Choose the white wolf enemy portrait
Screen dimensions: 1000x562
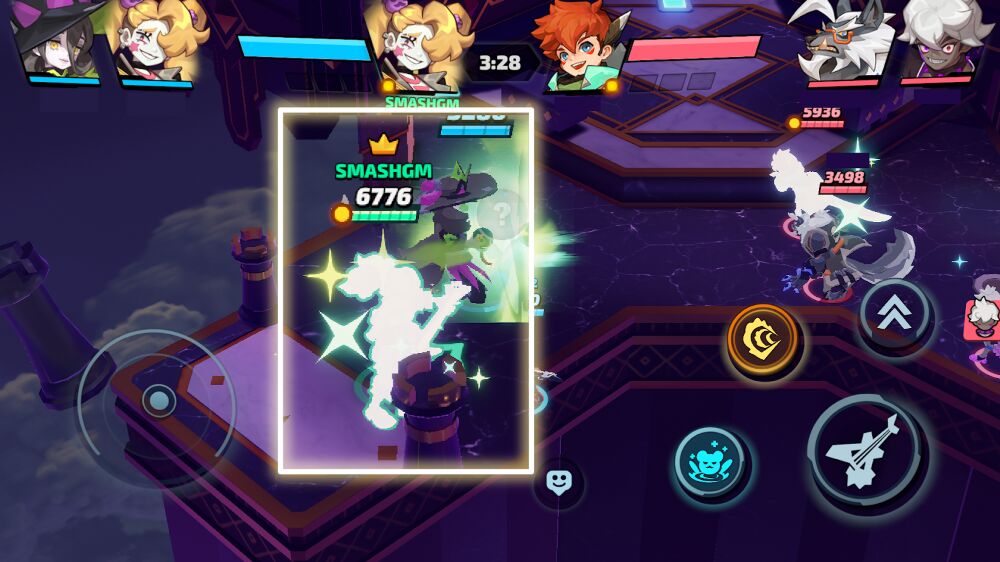click(x=838, y=43)
